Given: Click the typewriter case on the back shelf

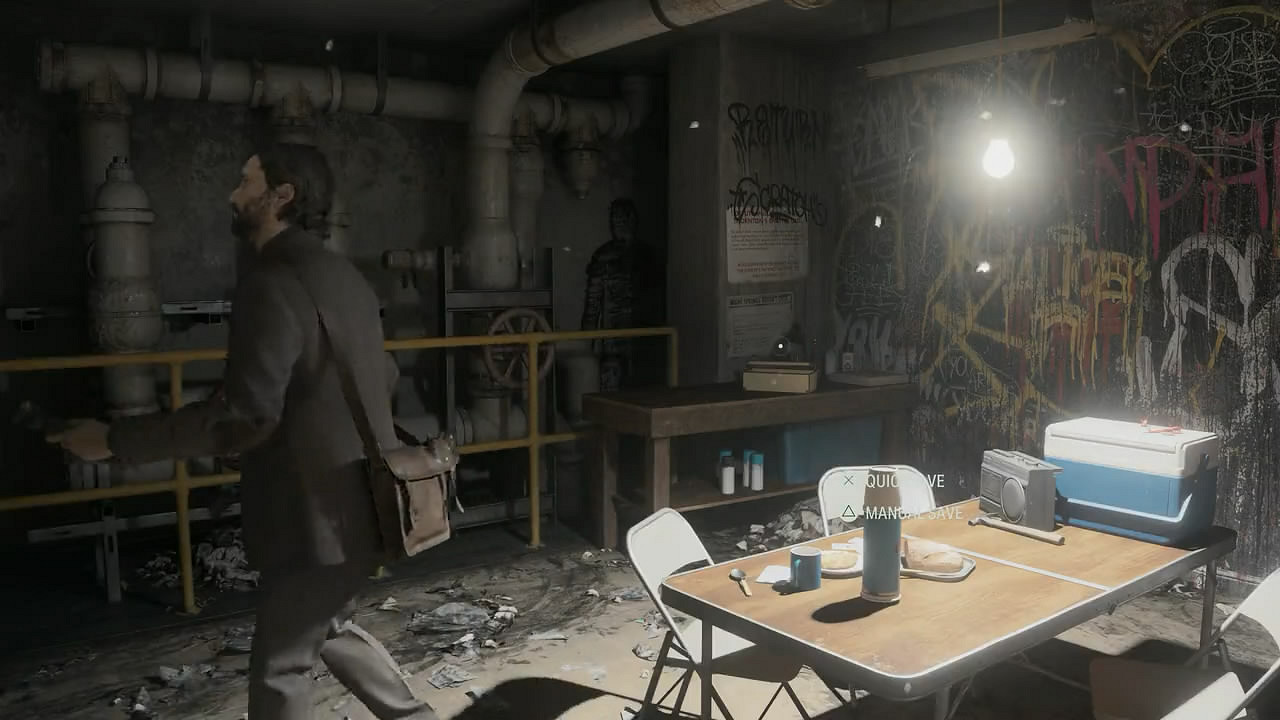Looking at the screenshot, I should [779, 377].
